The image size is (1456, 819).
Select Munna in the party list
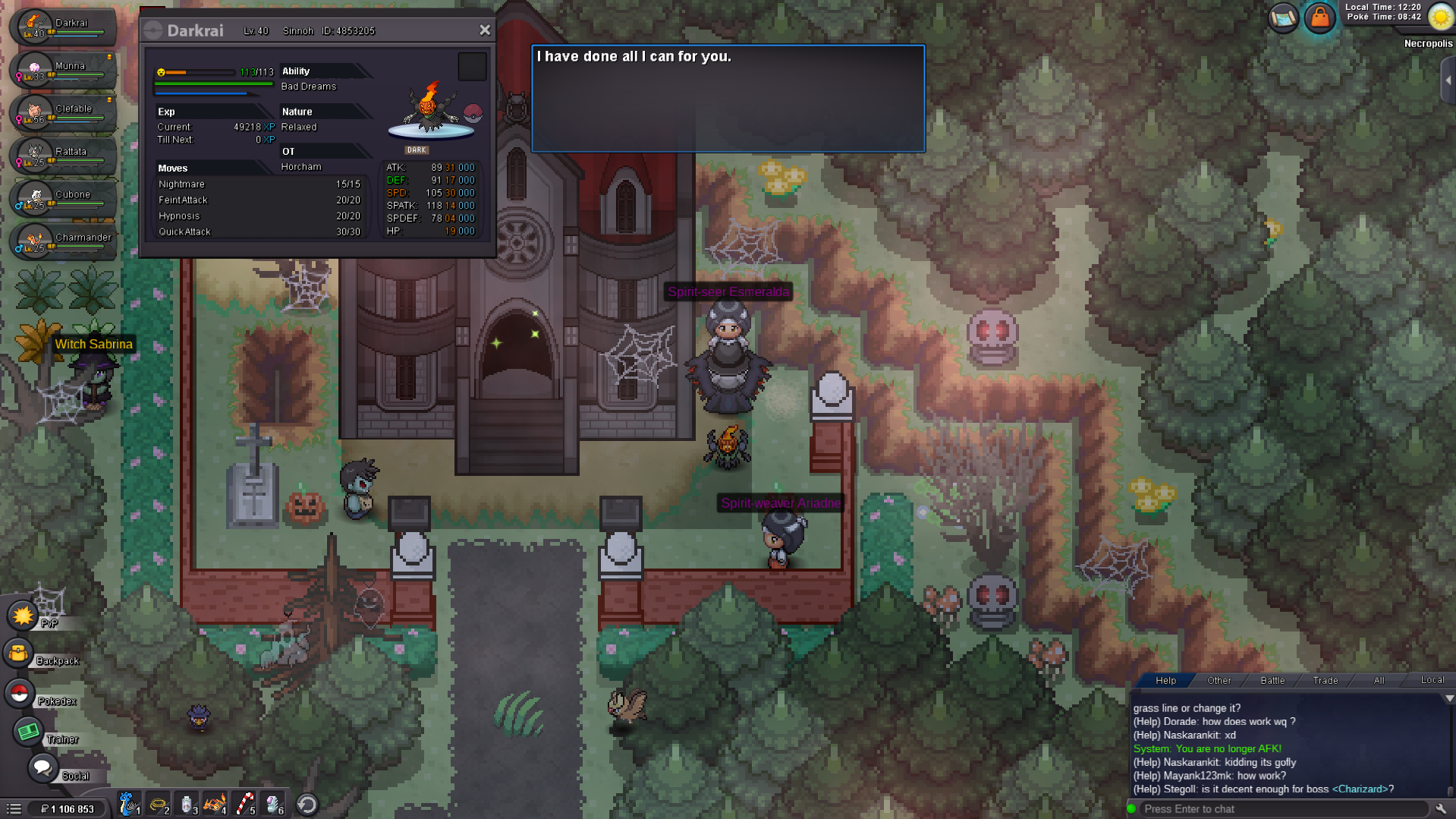tap(64, 69)
